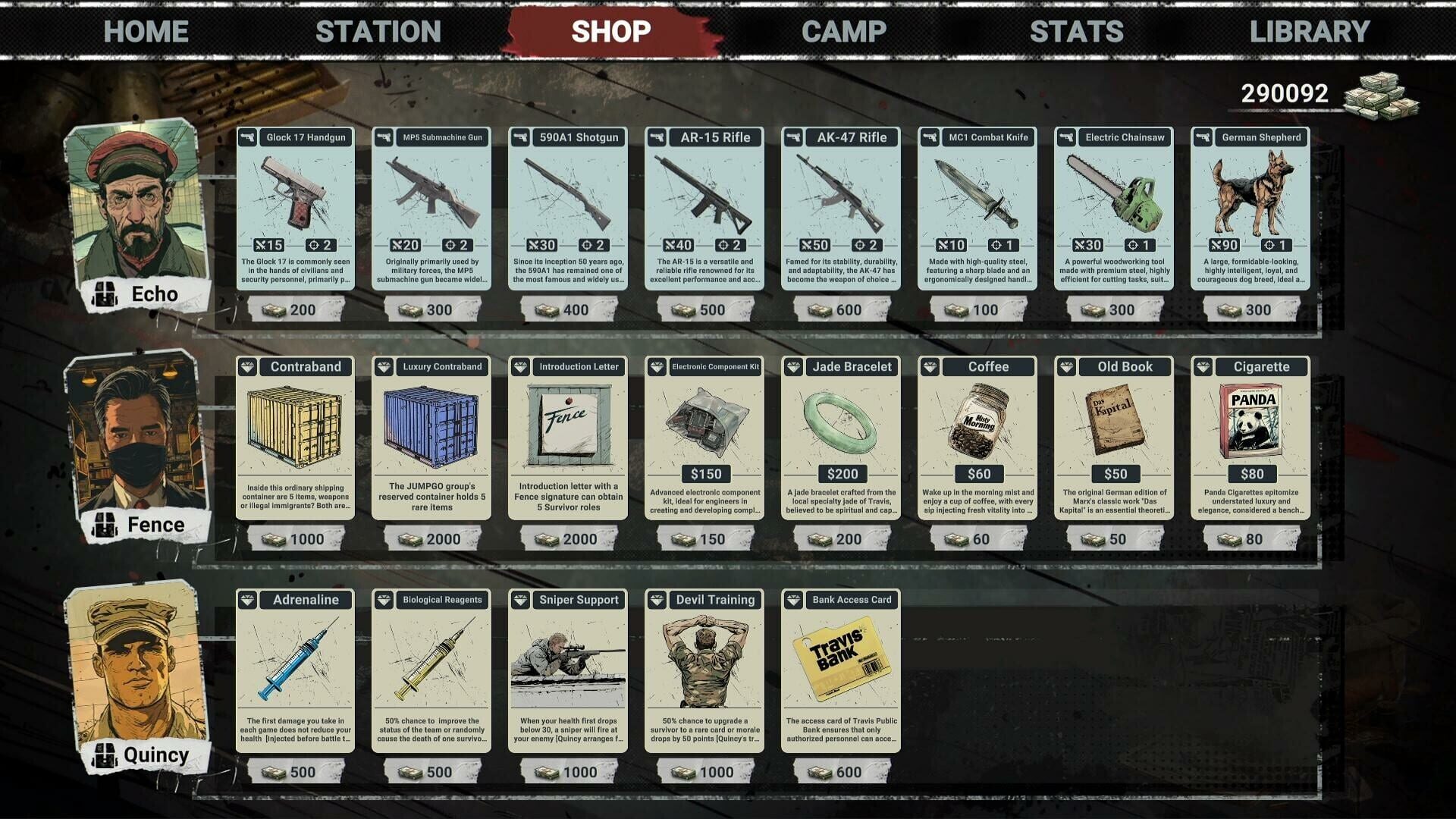Click the gem icon on the Bank Access Card
Image resolution: width=1456 pixels, height=819 pixels.
pyautogui.click(x=793, y=599)
